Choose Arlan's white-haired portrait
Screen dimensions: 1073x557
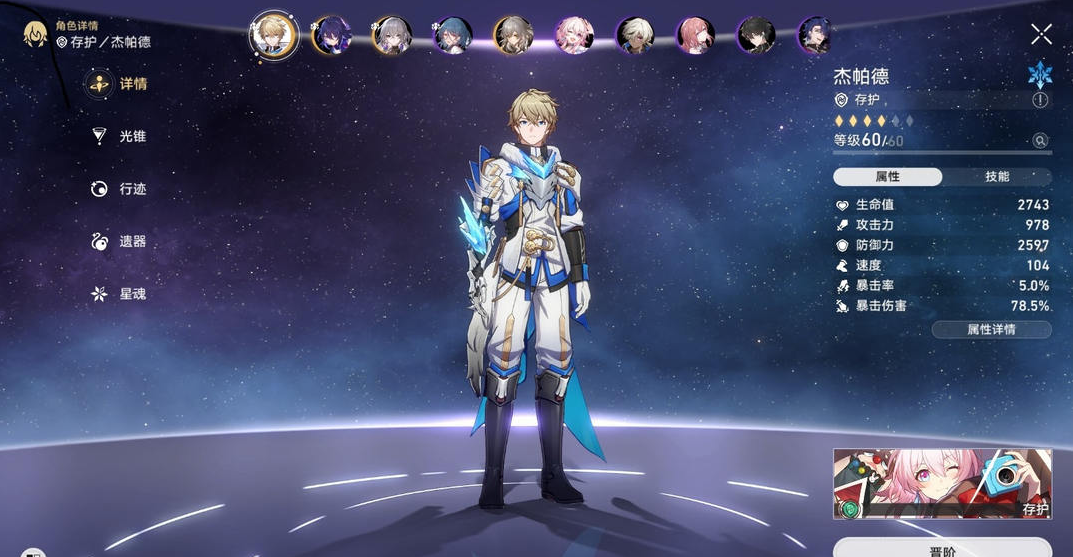(635, 35)
